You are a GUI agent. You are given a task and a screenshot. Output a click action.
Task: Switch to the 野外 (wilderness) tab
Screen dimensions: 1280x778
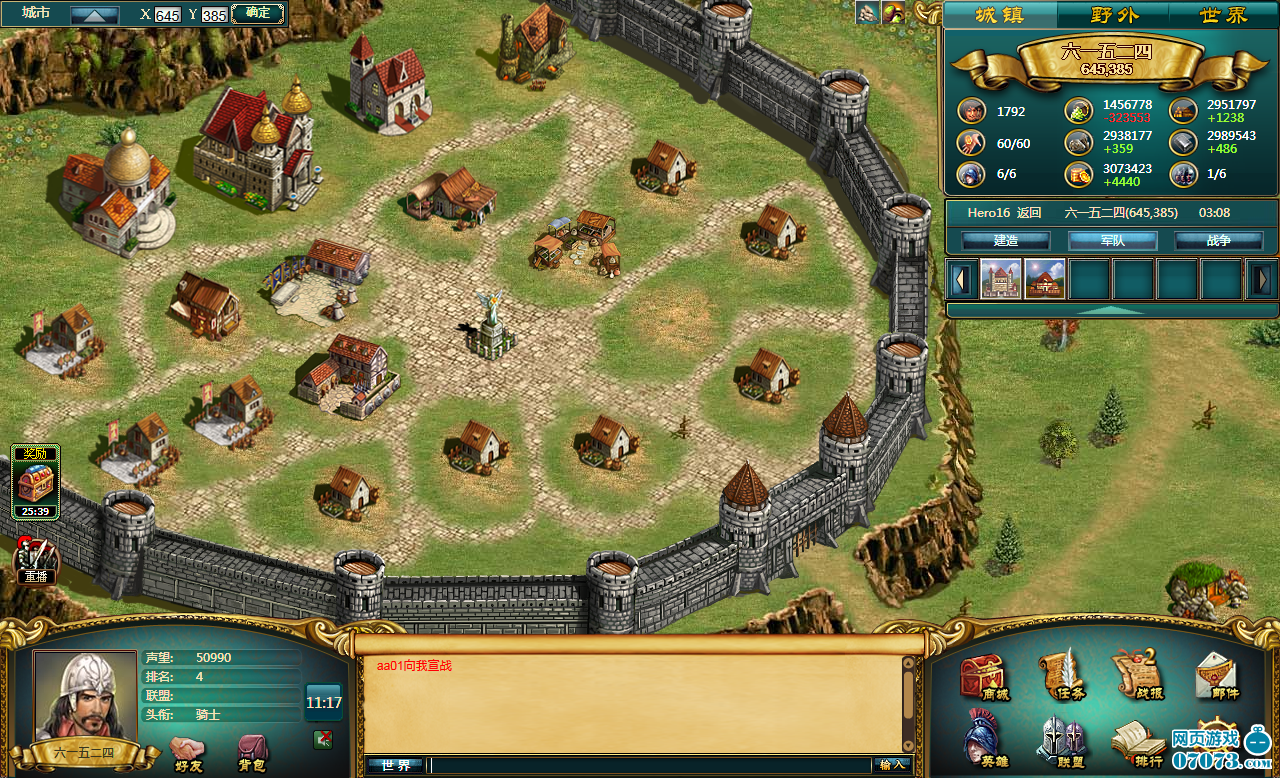(x=1113, y=15)
